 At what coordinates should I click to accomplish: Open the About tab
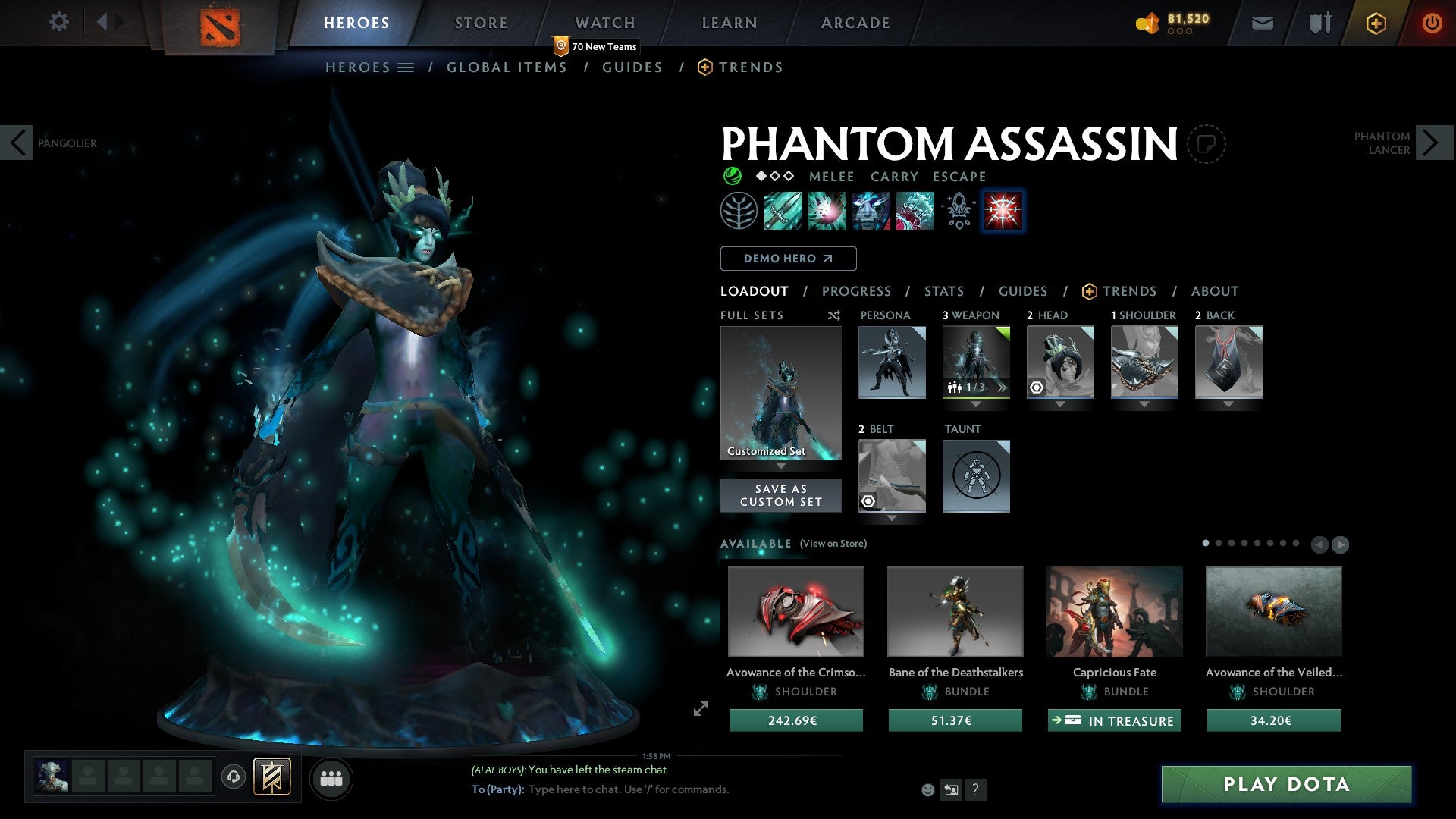1215,291
